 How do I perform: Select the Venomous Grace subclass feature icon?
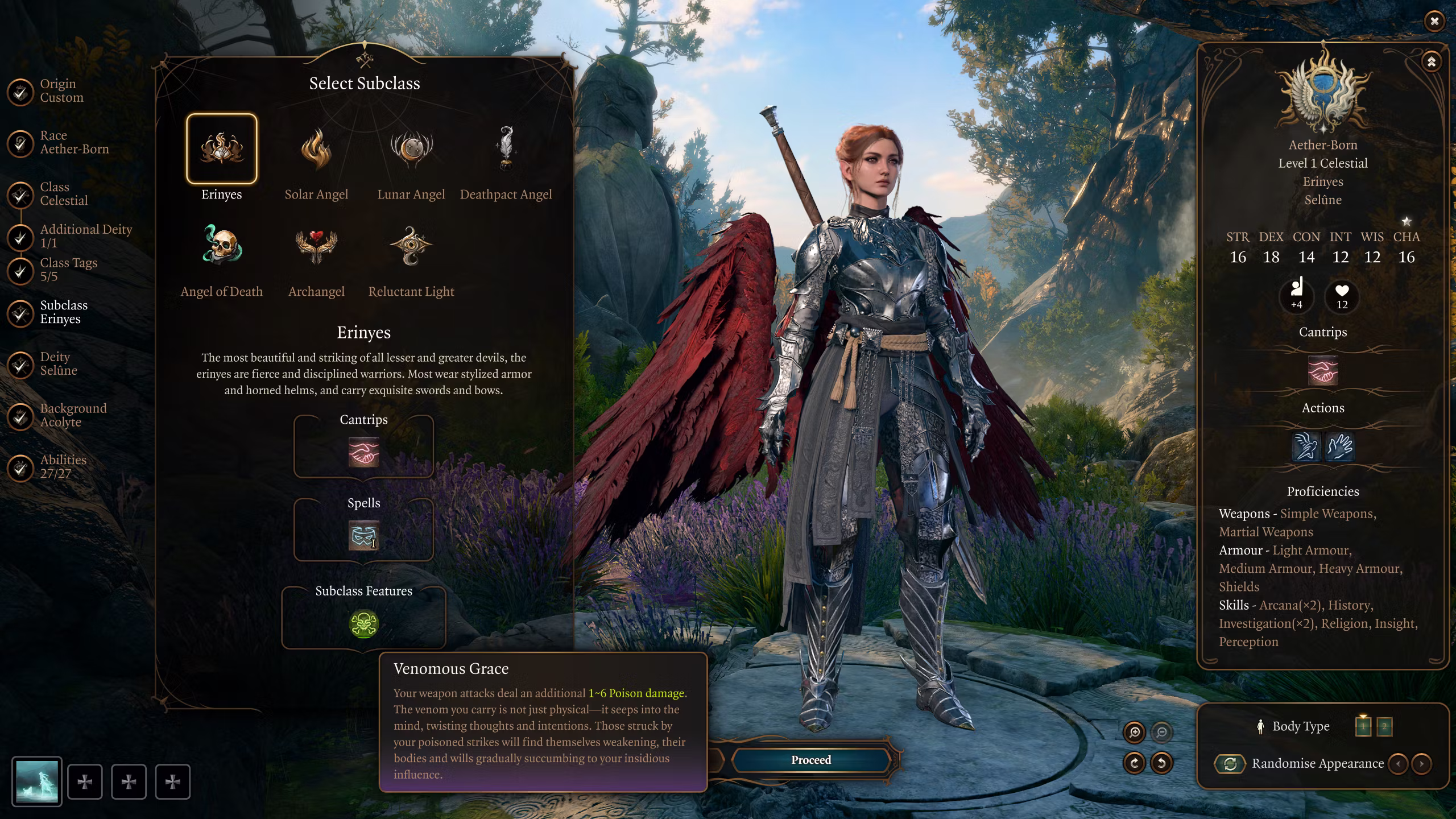click(x=364, y=624)
